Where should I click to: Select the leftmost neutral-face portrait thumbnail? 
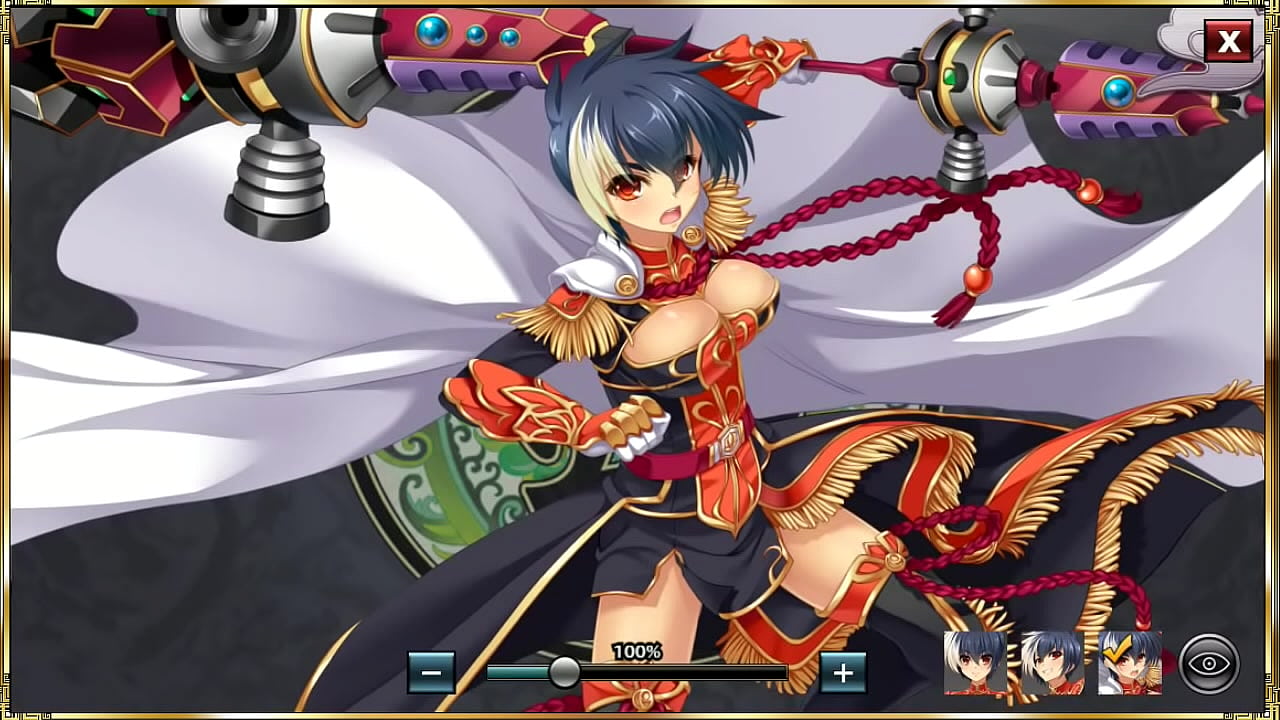point(975,662)
